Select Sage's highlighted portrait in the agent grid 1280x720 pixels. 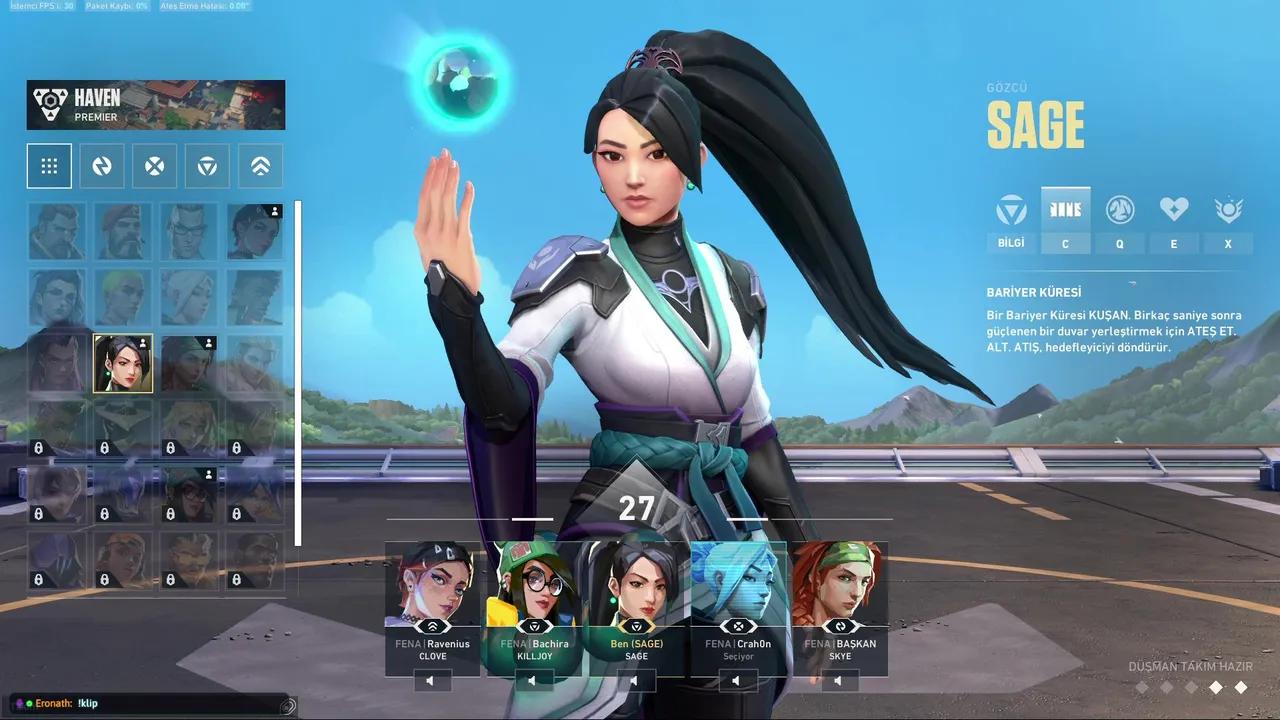123,363
